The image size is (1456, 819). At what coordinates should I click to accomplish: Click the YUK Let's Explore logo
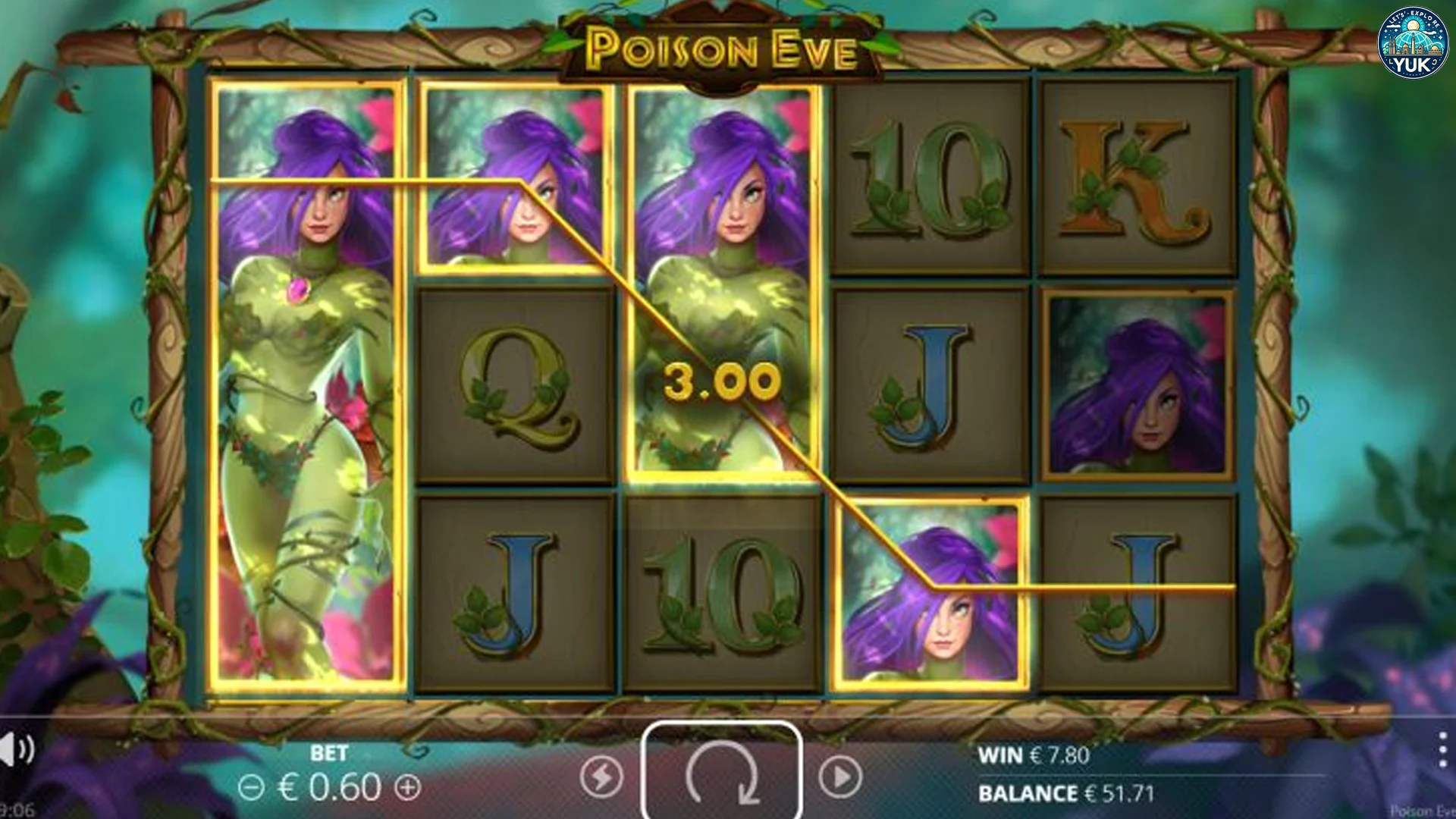point(1412,42)
